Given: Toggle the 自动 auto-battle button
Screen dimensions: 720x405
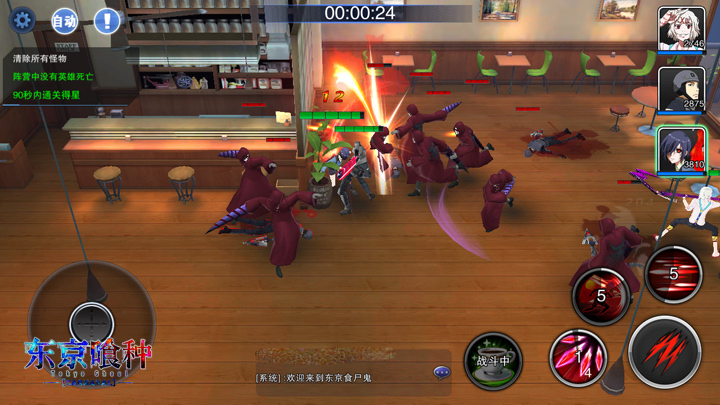Looking at the screenshot, I should coord(64,20).
